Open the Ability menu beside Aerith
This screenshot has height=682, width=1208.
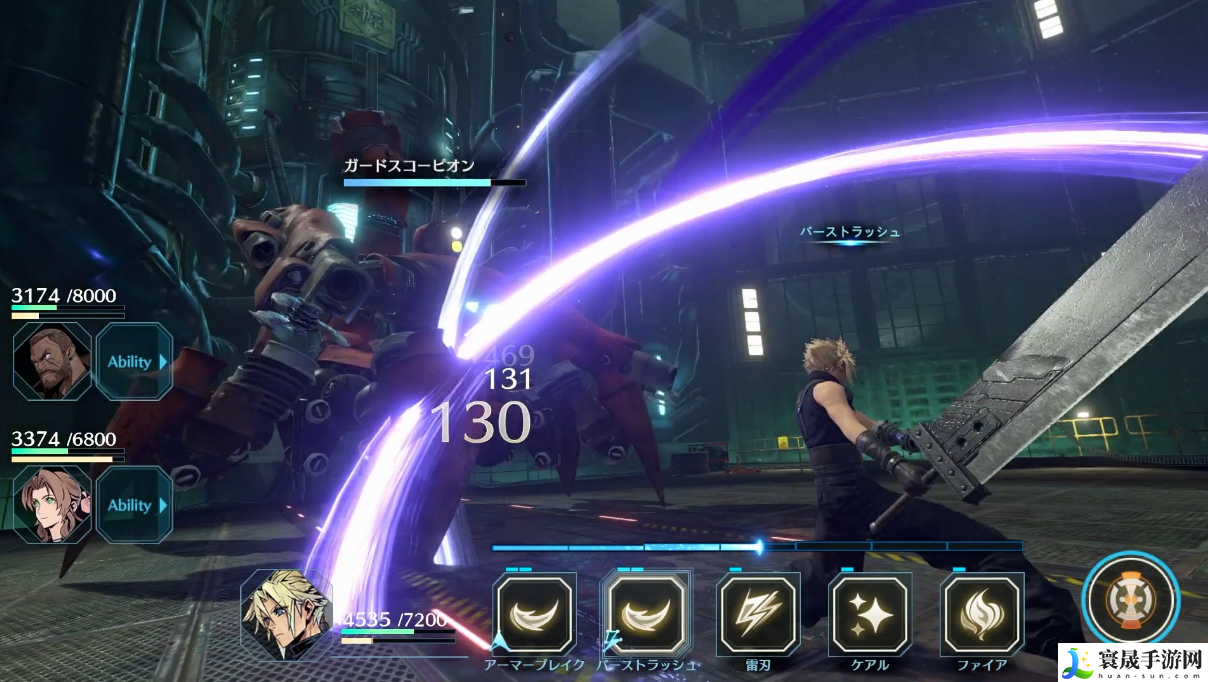pyautogui.click(x=133, y=505)
